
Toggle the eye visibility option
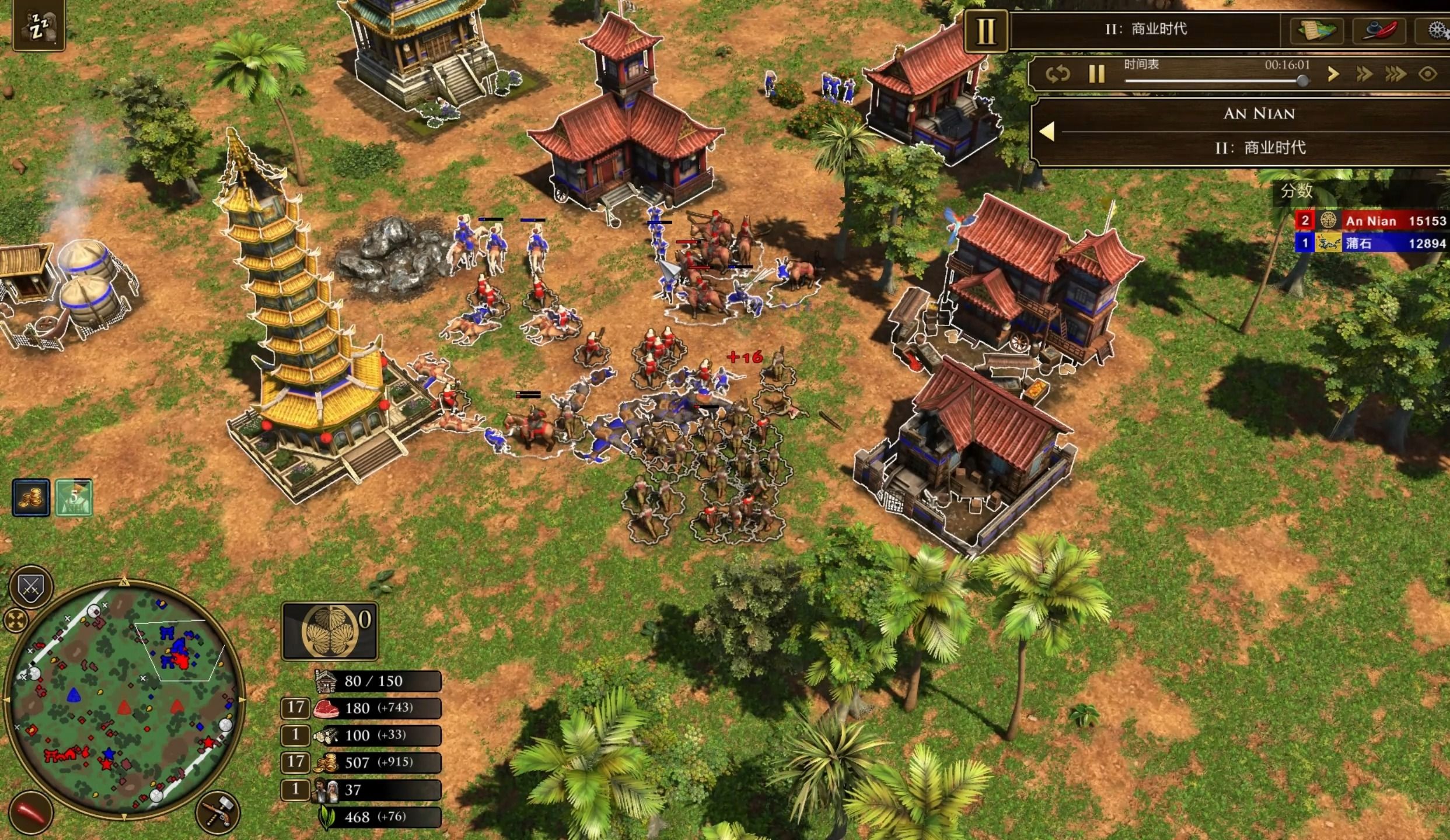tap(1427, 74)
